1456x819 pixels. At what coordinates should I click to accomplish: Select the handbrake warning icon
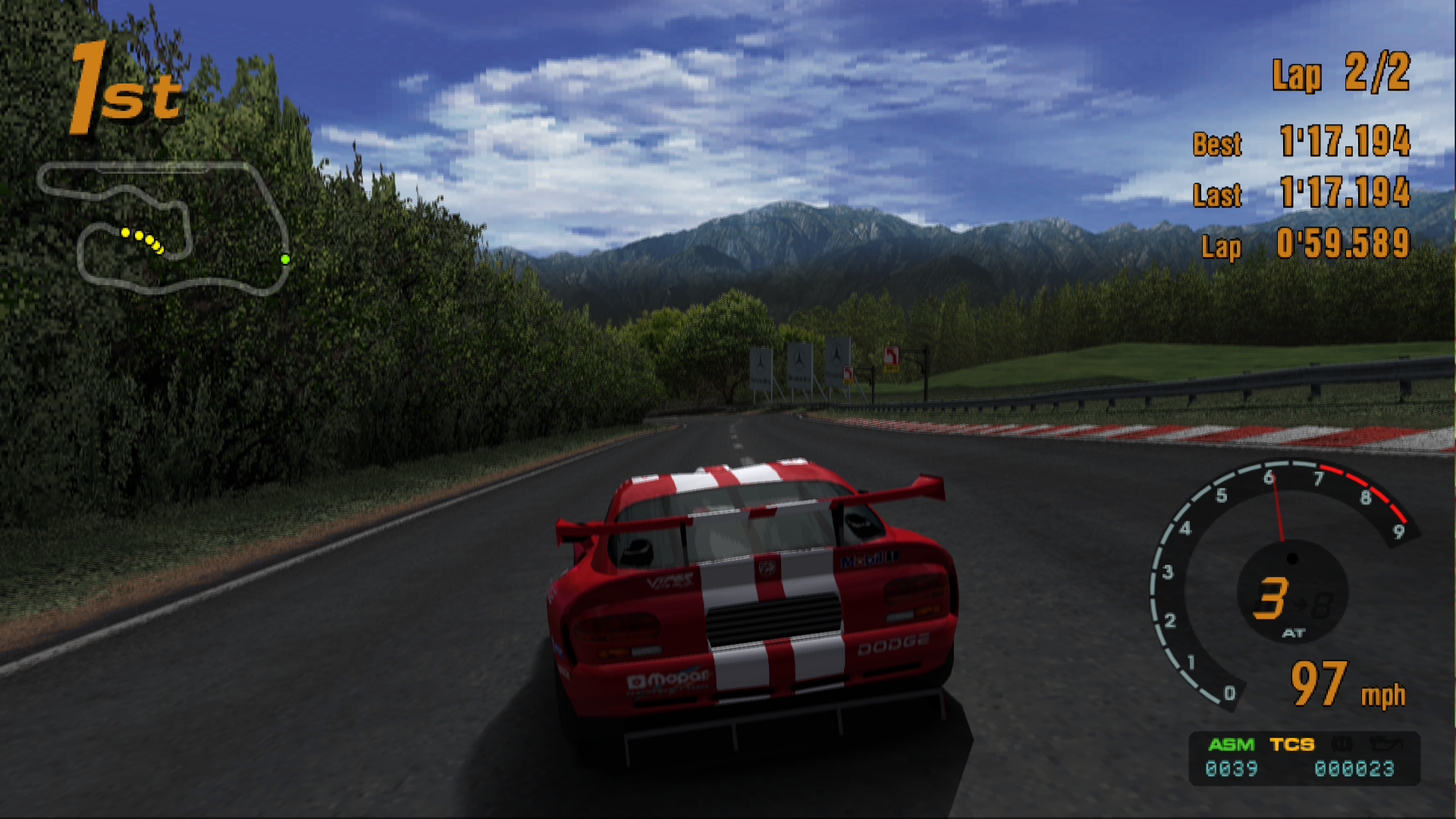[1341, 743]
